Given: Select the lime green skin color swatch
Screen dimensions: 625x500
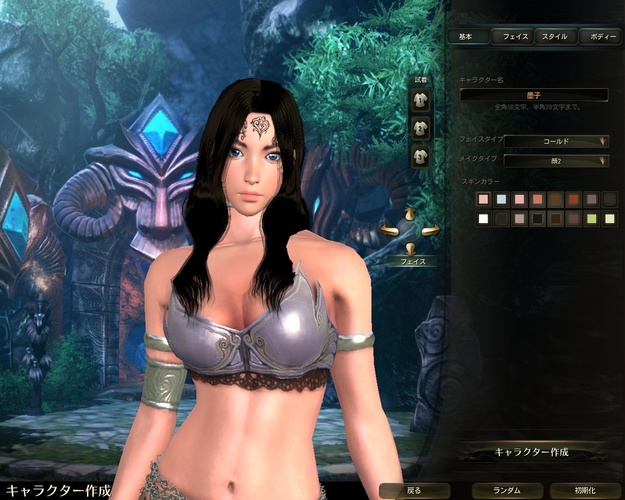Looking at the screenshot, I should pyautogui.click(x=592, y=218).
